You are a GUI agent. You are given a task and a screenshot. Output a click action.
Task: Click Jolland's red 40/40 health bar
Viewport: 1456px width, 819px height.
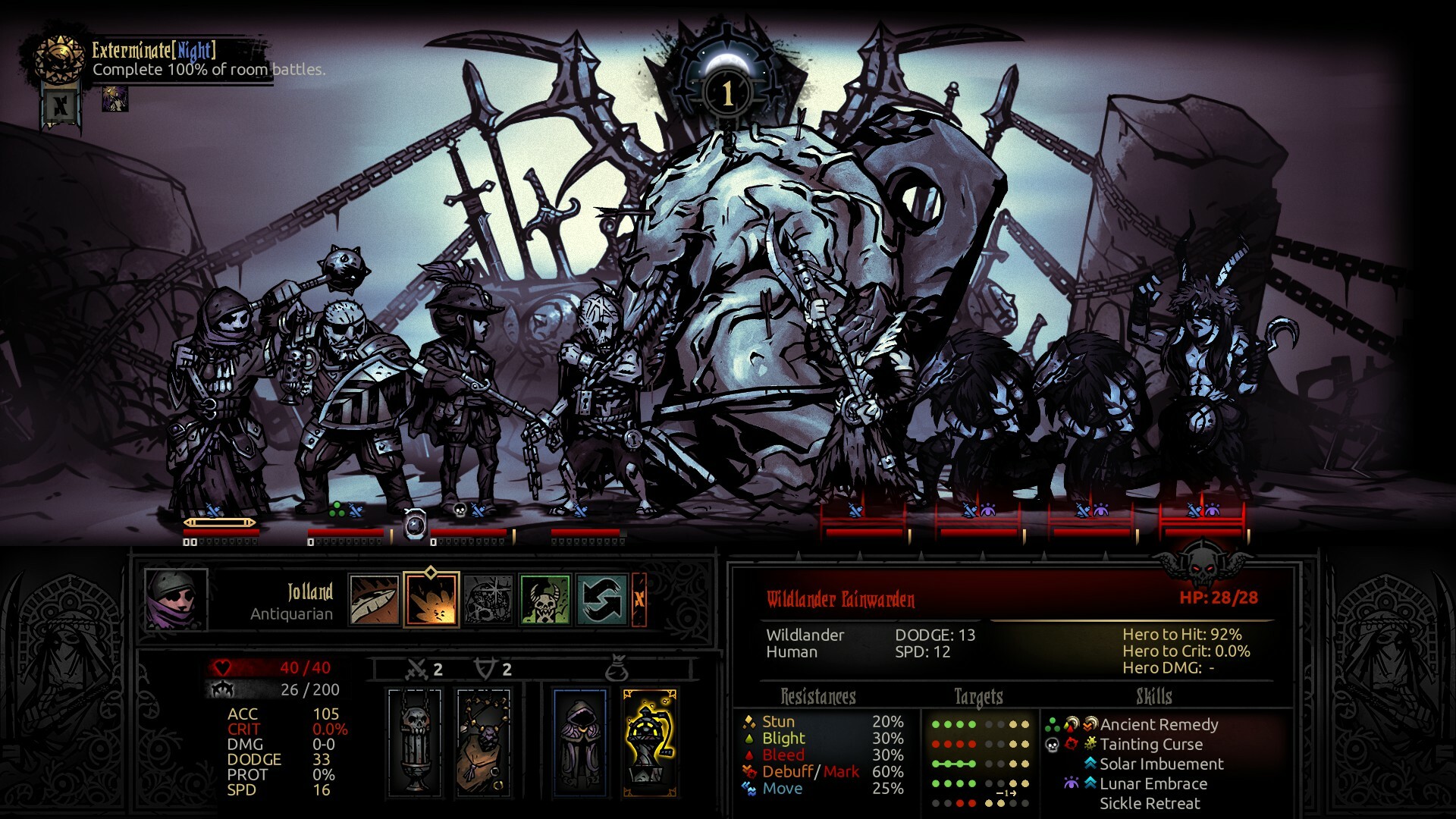click(x=269, y=669)
